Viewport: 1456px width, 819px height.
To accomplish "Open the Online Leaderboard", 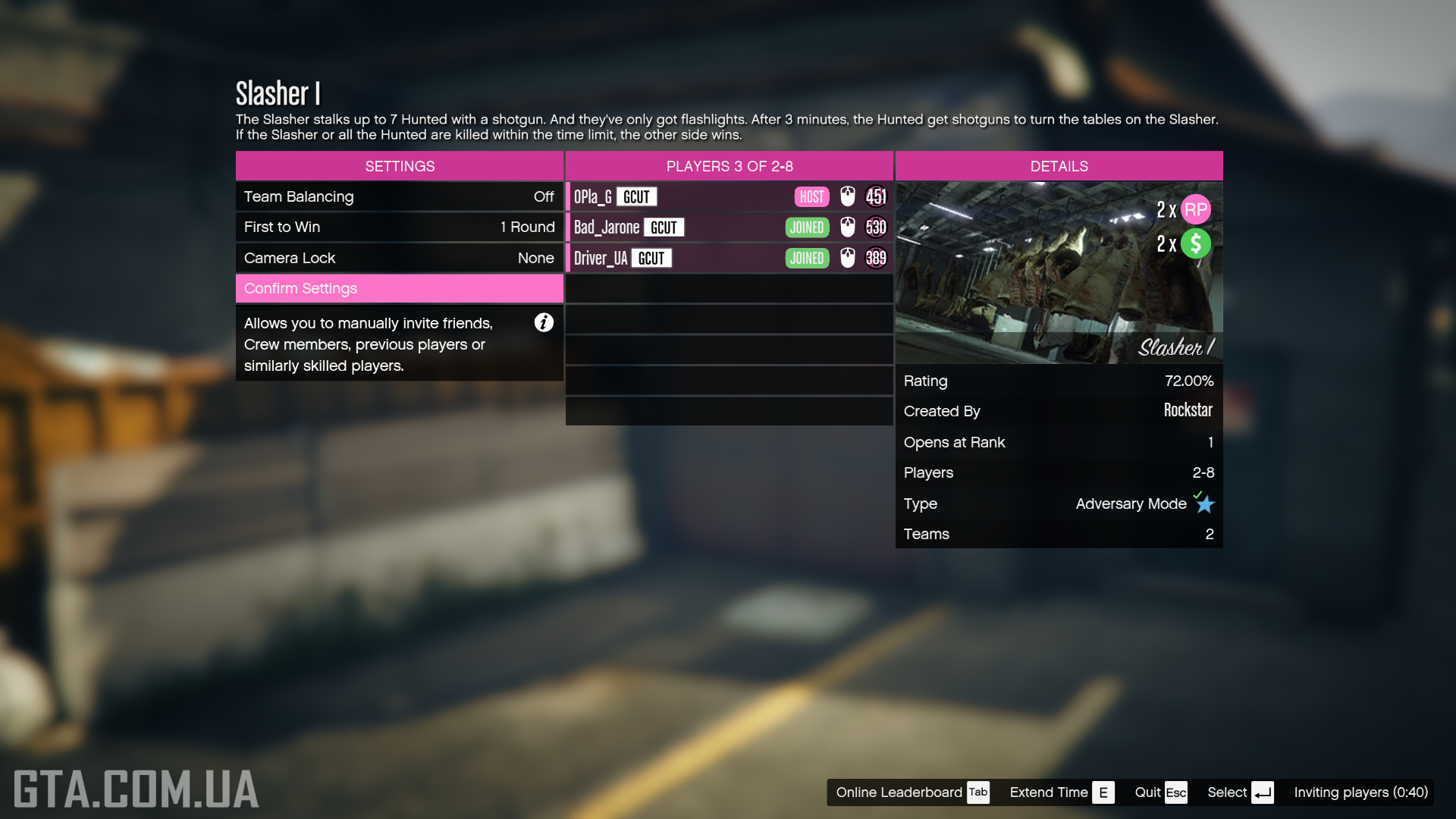I will (912, 792).
